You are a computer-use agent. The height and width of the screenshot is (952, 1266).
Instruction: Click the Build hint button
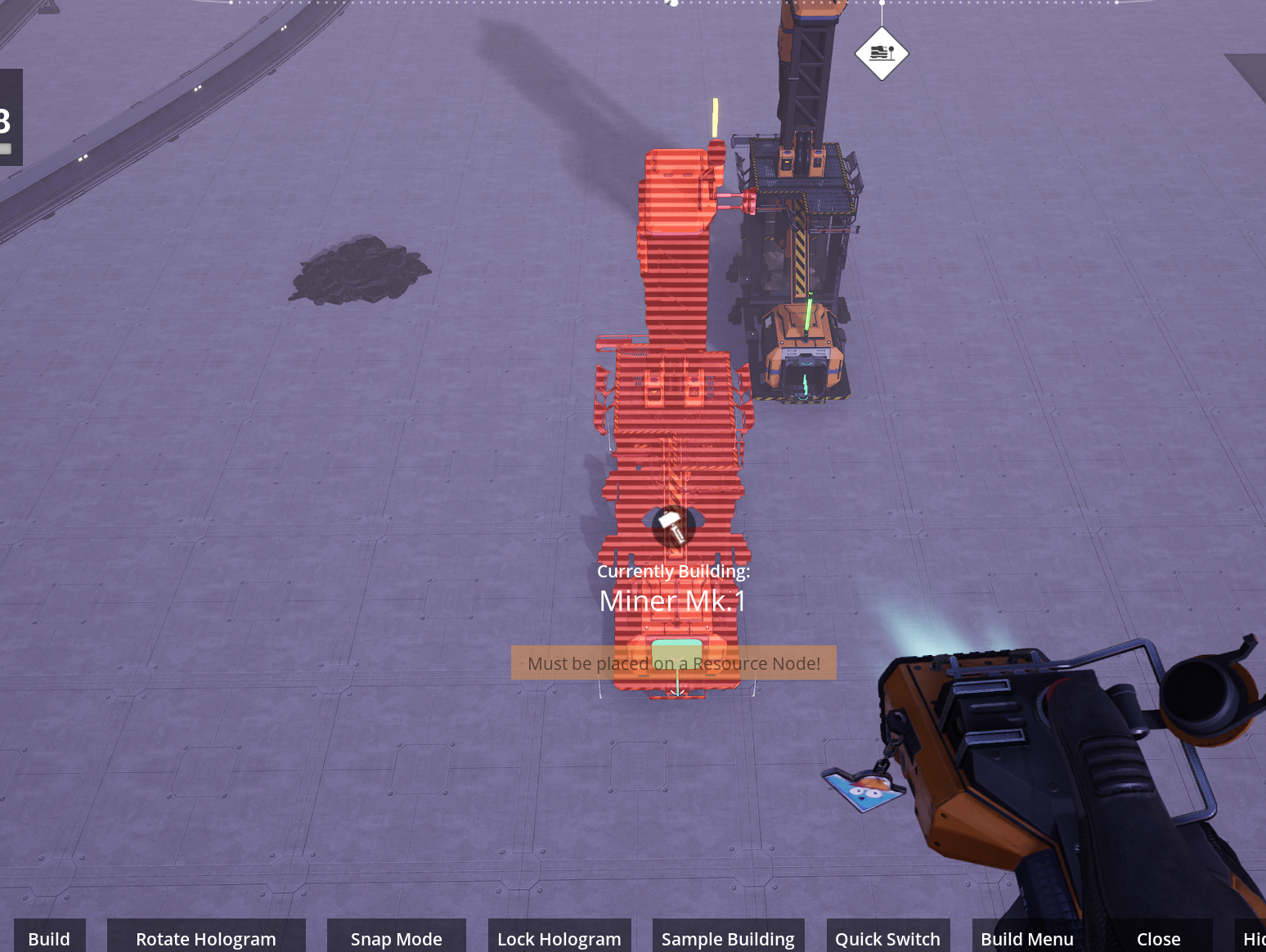point(49,938)
